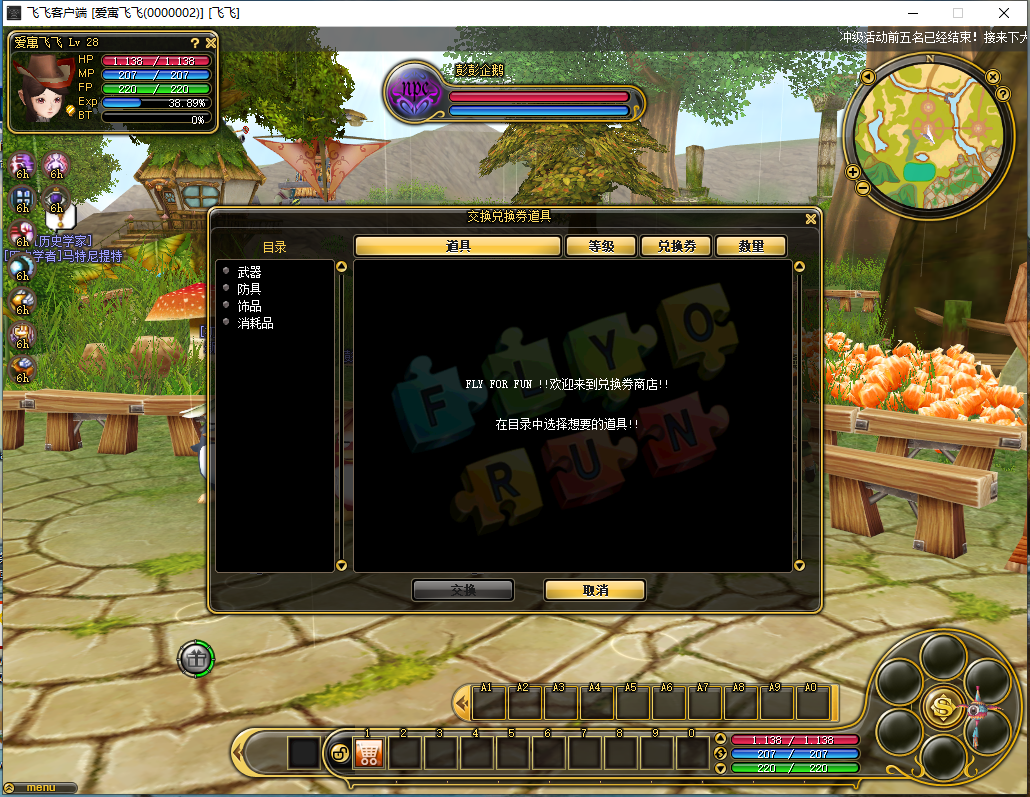Click the 取消 button
Screen dimensions: 1030x797
pyautogui.click(x=595, y=590)
